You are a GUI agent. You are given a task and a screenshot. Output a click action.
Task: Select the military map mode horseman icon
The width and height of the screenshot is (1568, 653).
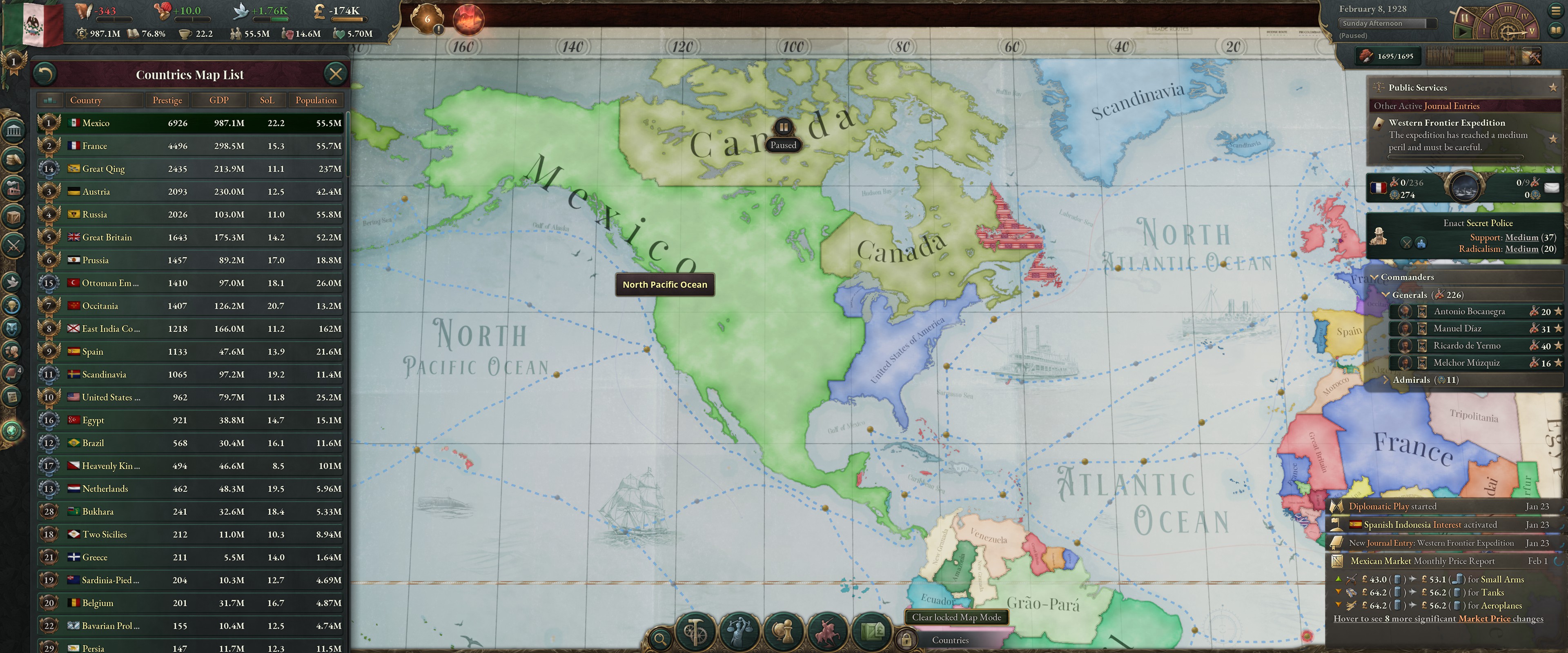click(828, 631)
